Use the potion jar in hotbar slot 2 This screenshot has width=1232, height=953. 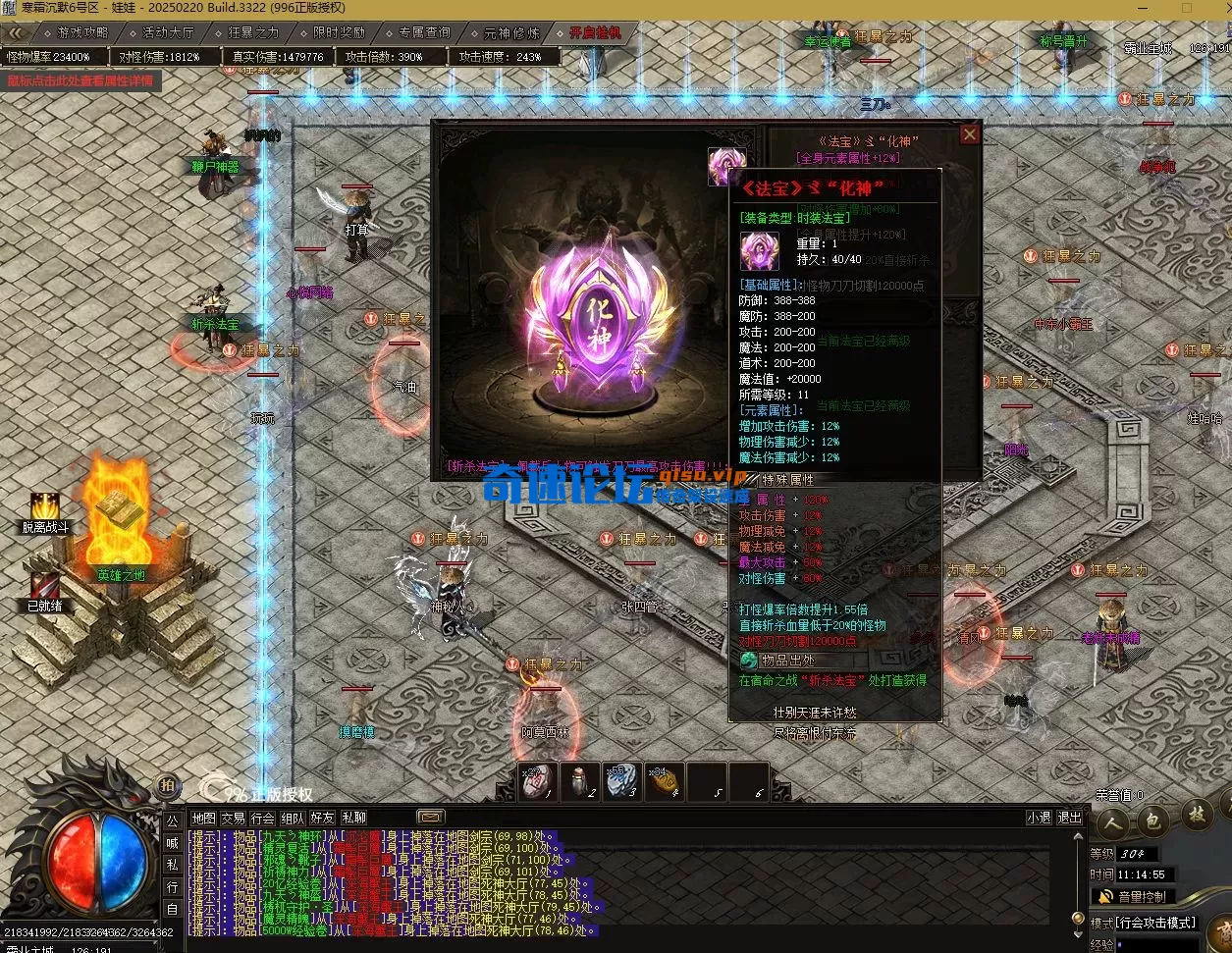pos(580,781)
